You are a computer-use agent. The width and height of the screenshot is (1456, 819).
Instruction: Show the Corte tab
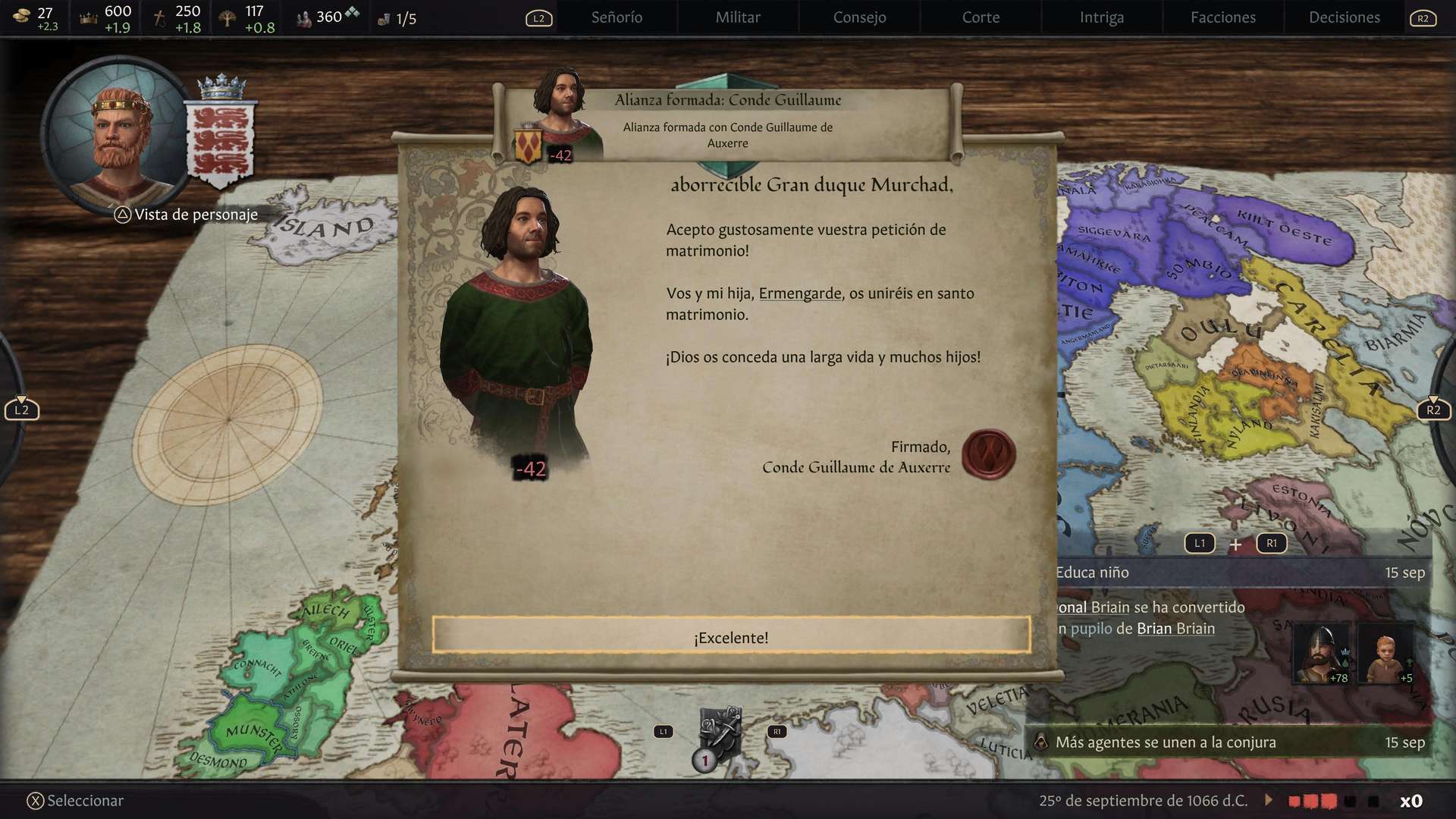(x=981, y=17)
